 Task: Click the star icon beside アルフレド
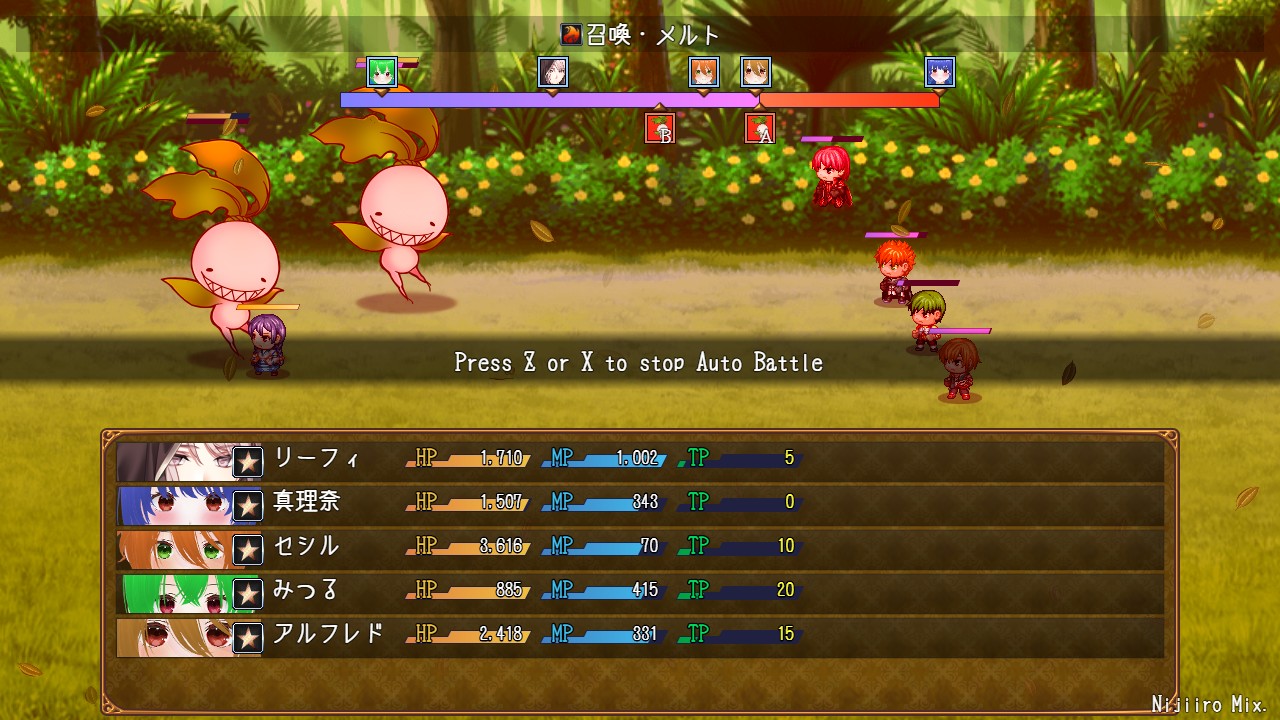pyautogui.click(x=248, y=637)
